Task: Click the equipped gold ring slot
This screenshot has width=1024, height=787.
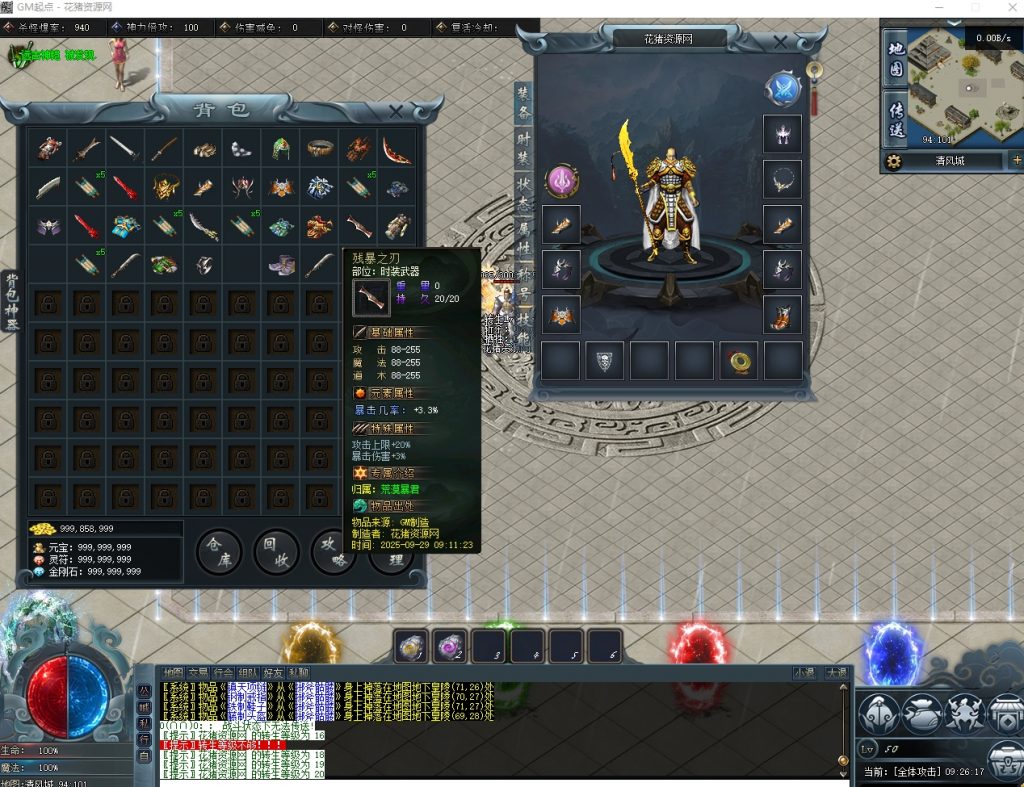Action: (738, 360)
